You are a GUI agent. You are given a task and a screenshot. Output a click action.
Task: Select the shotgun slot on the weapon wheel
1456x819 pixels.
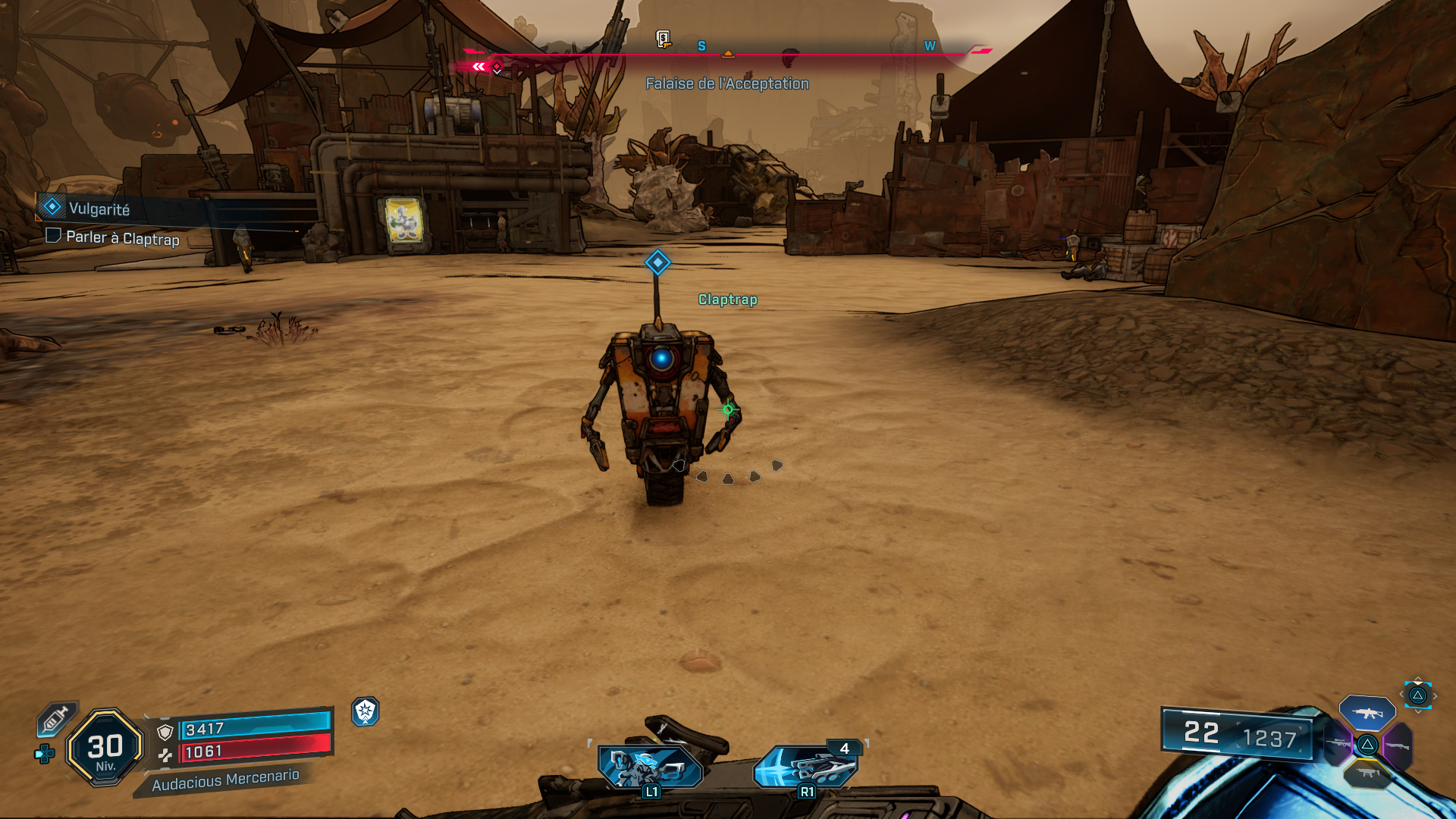(x=1398, y=745)
